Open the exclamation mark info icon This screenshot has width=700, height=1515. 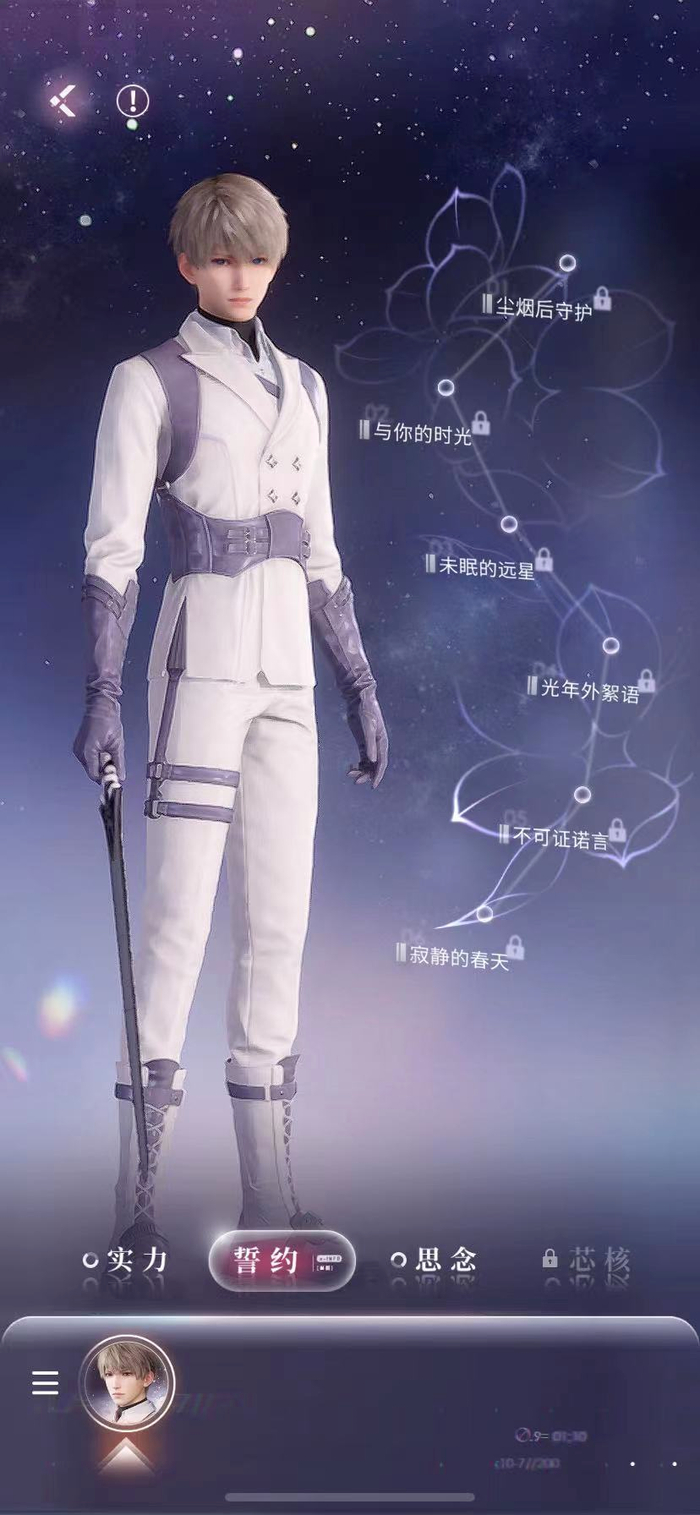(132, 100)
